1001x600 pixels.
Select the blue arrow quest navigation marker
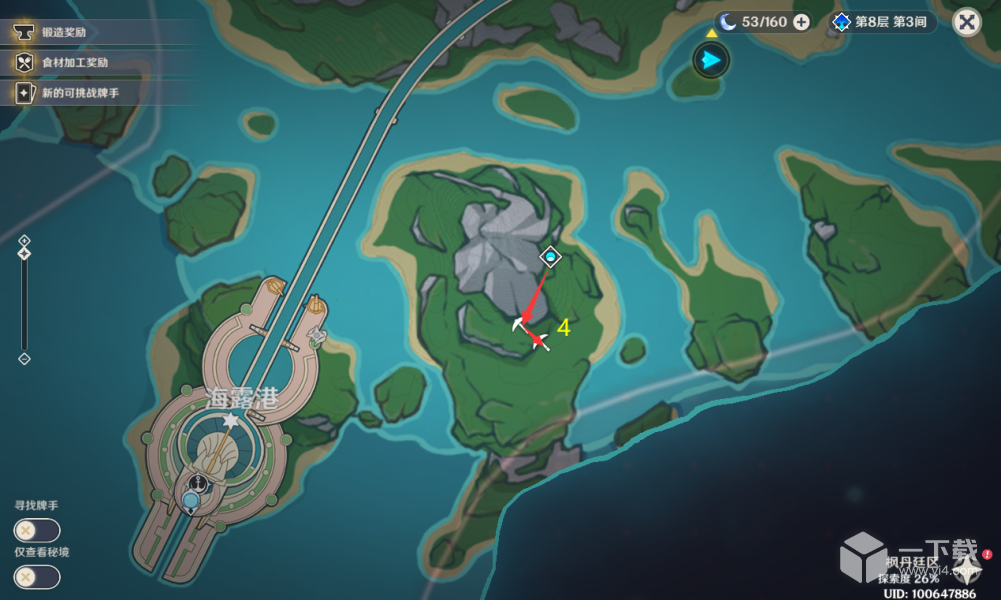coord(711,60)
